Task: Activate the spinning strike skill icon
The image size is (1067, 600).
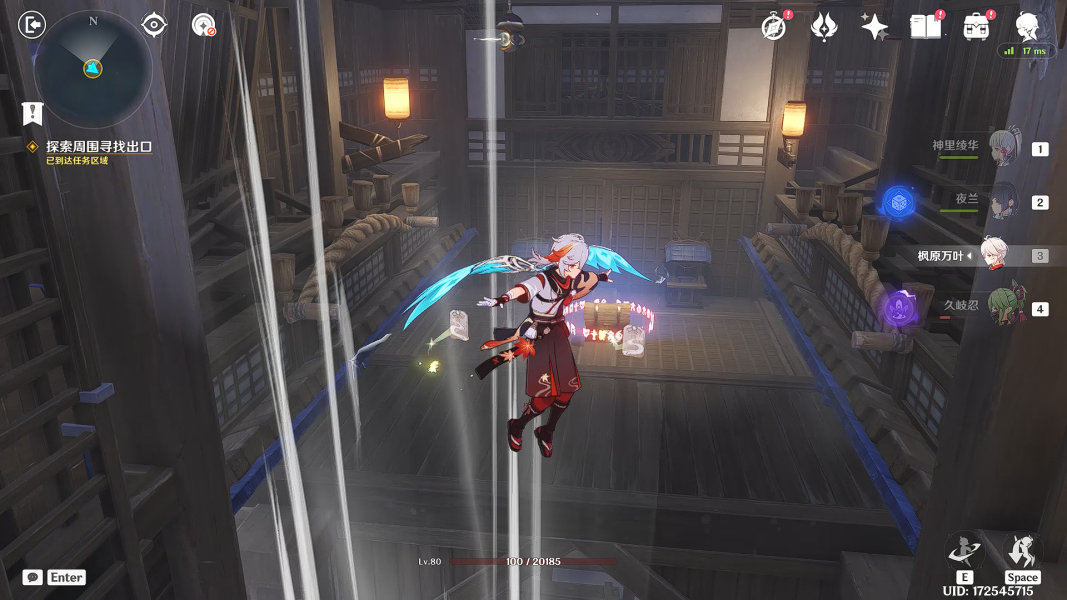Action: tap(964, 551)
